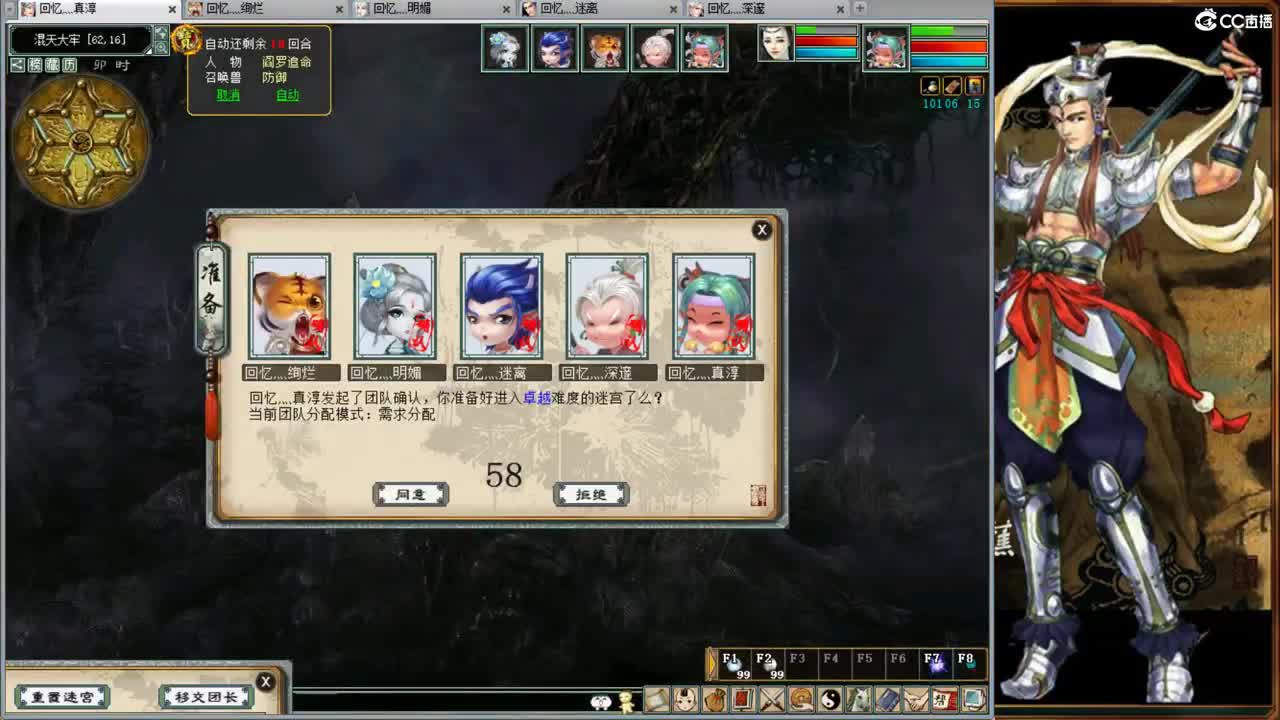Viewport: 1280px width, 720px height.
Task: Open the yin-yang taiji toolbar icon
Action: coord(828,699)
